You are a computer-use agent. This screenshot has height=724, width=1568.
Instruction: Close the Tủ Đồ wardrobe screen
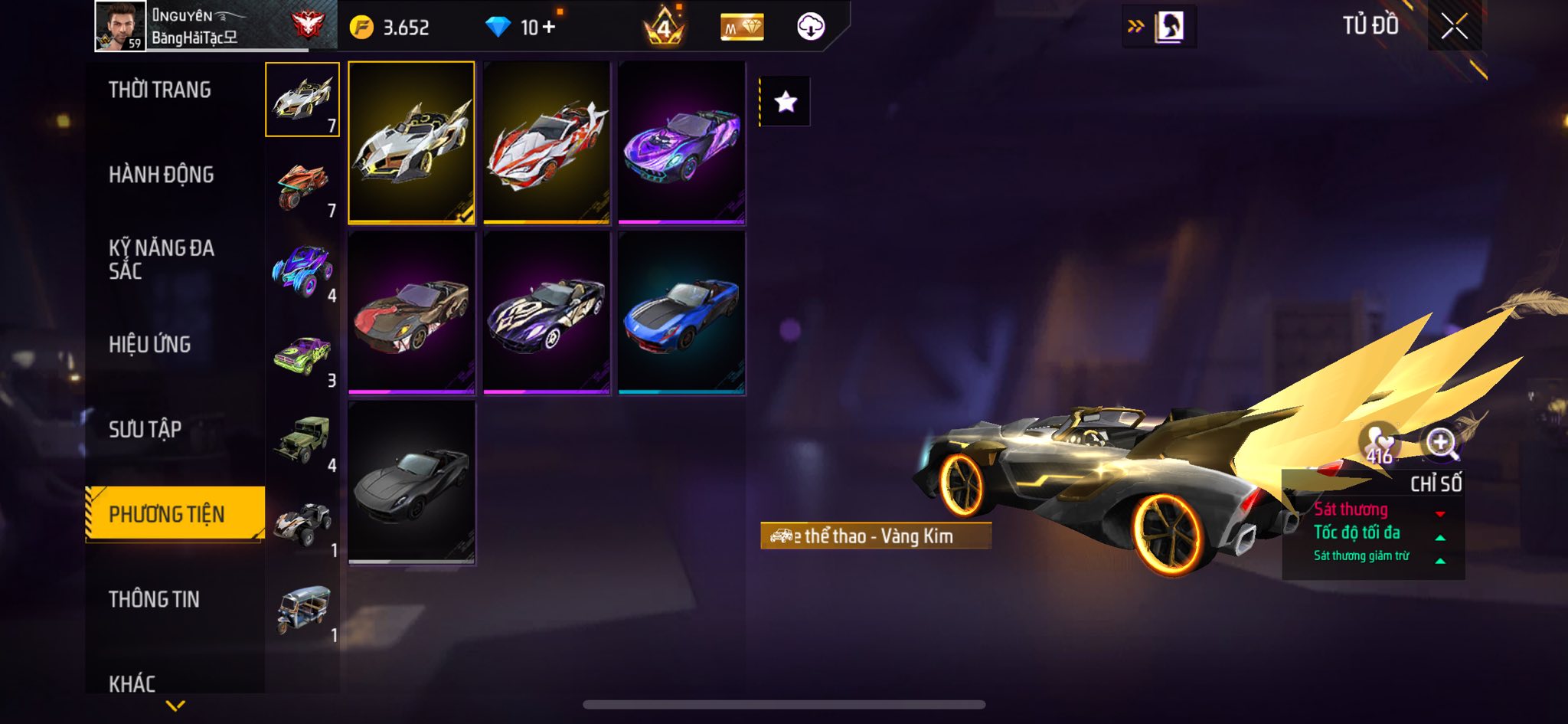1454,28
